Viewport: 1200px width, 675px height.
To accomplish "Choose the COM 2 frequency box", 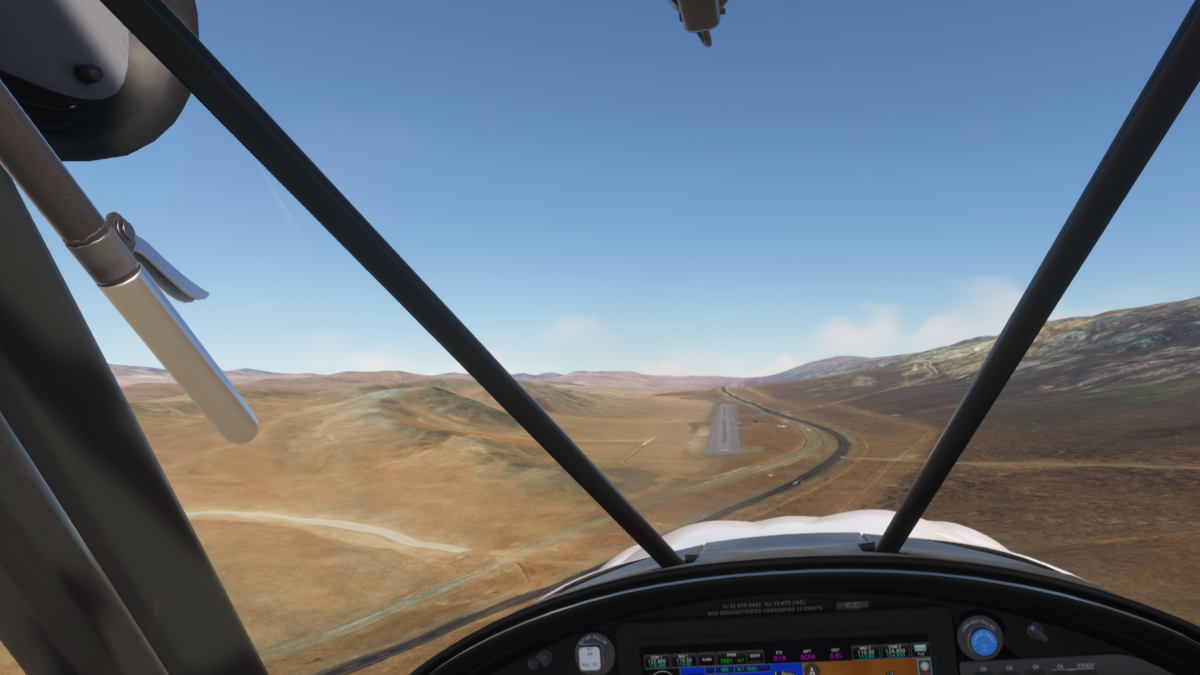I will [895, 652].
